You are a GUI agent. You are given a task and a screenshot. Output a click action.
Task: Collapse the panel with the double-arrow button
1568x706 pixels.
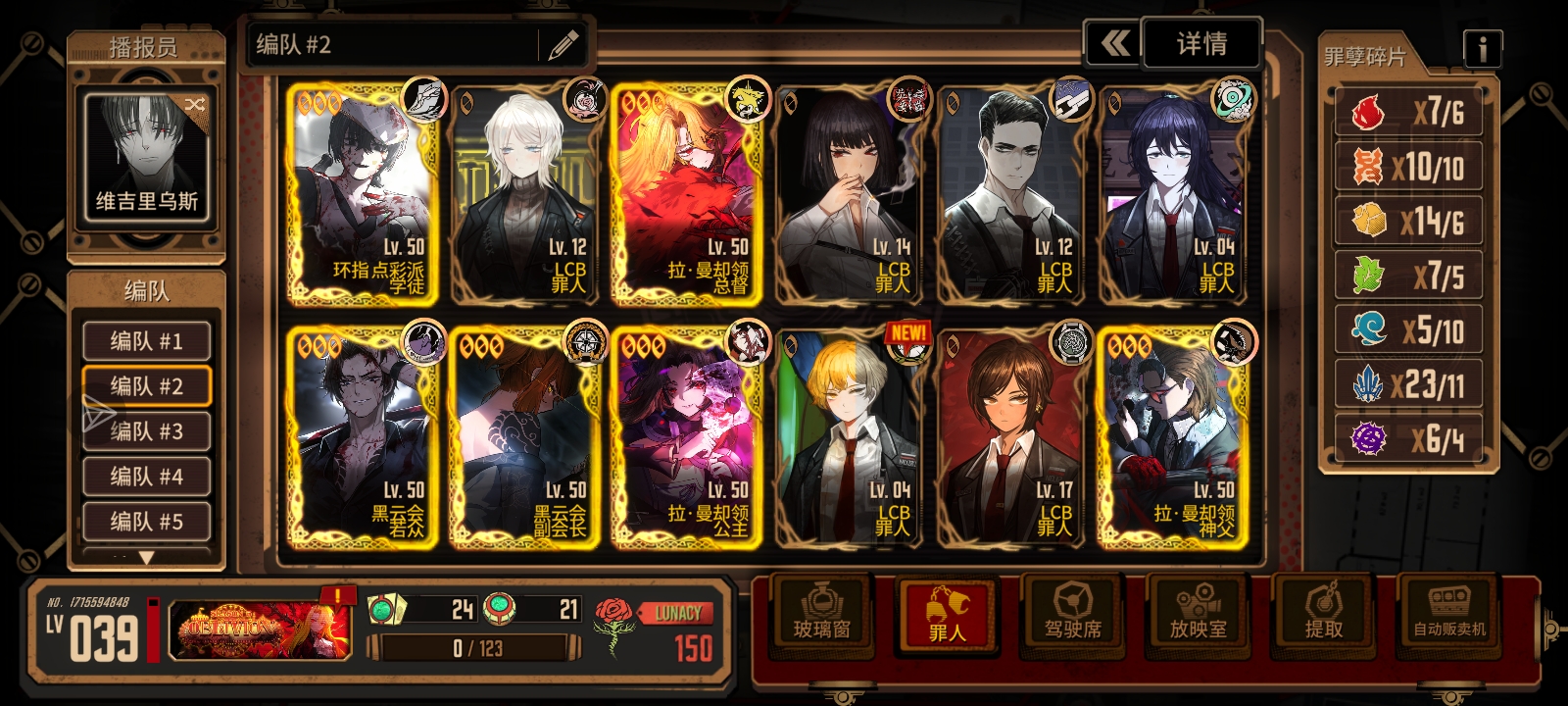pos(1113,44)
